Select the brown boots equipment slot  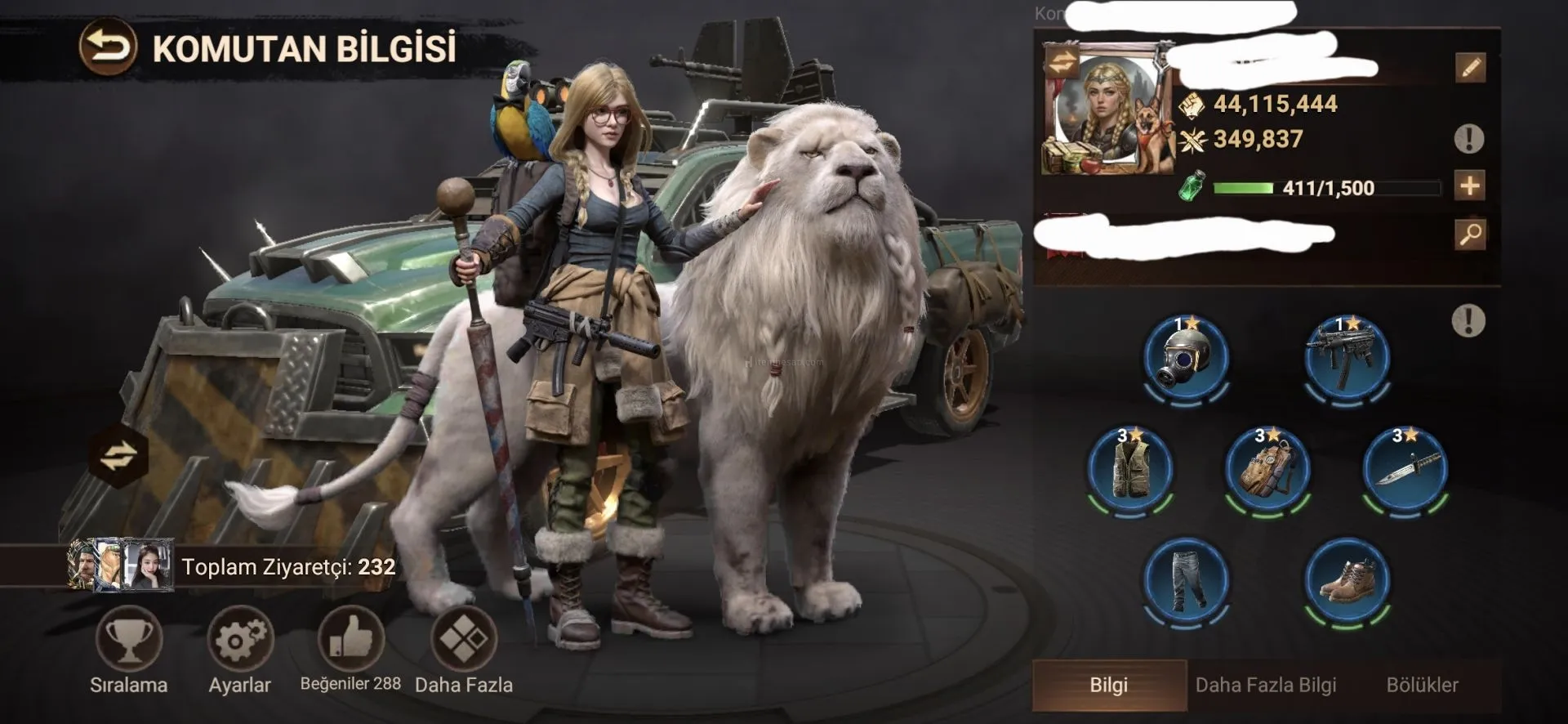coord(1347,580)
